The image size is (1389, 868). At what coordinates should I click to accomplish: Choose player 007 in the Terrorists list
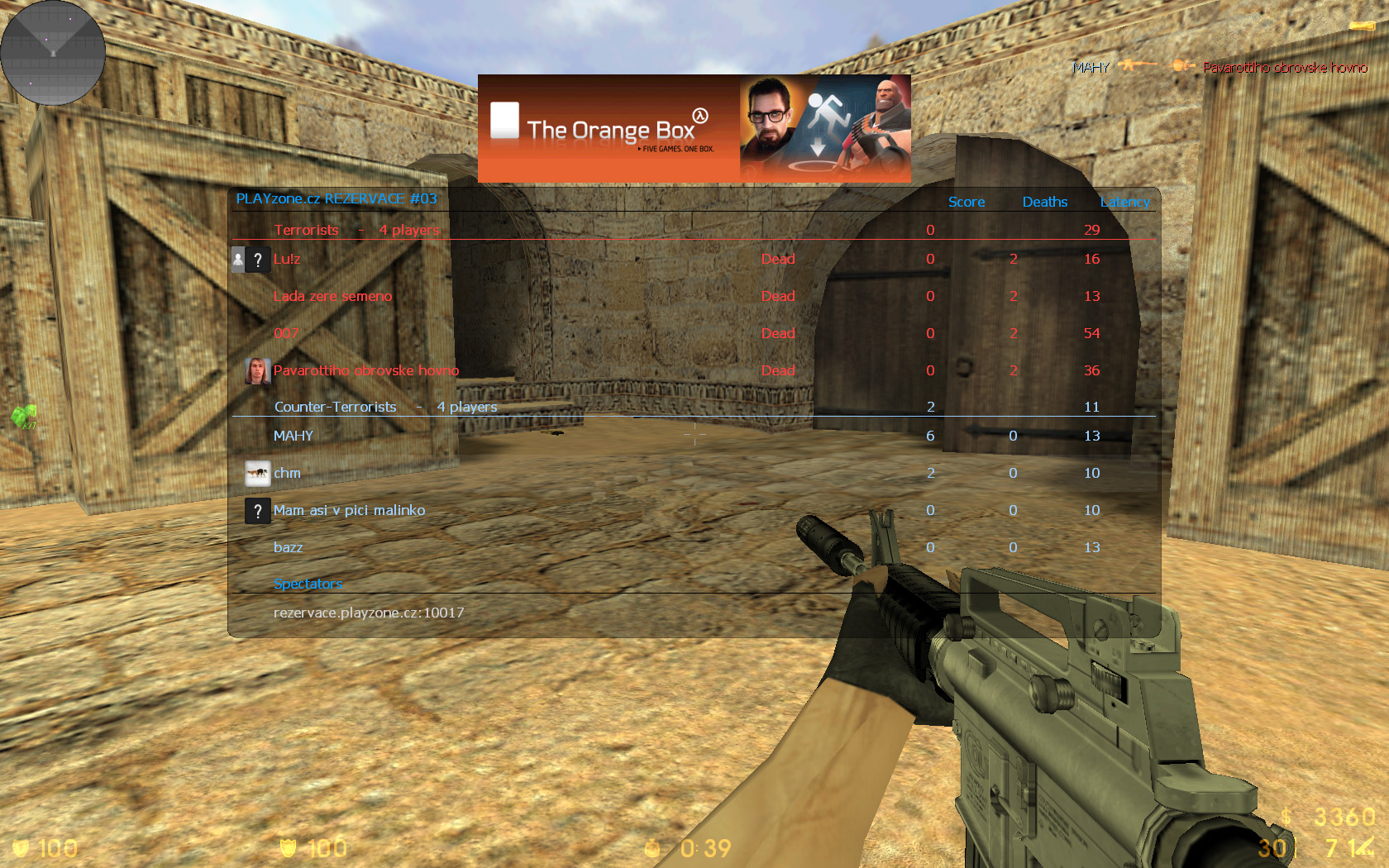[286, 333]
